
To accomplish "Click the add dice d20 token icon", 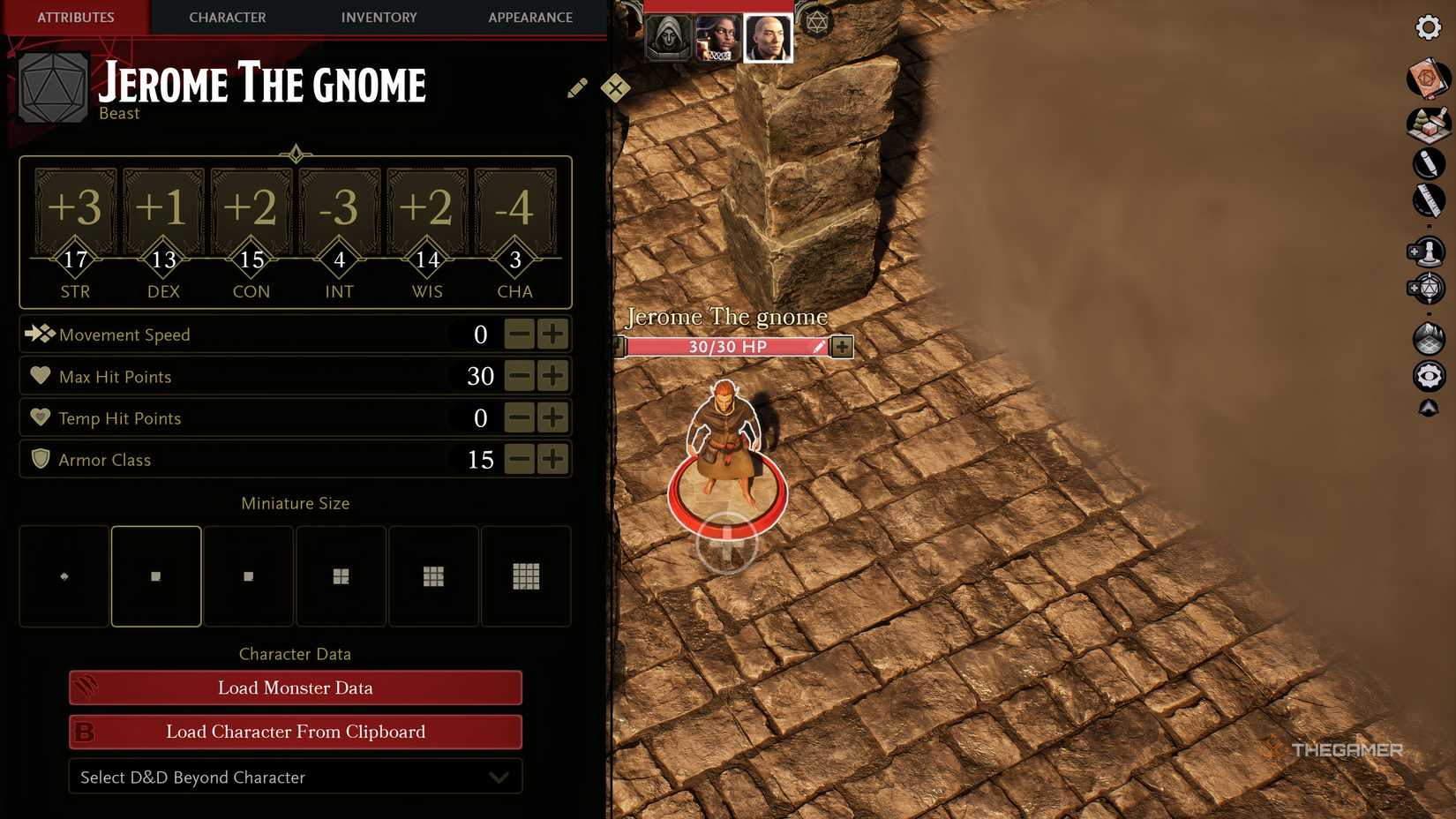I will pyautogui.click(x=1428, y=289).
